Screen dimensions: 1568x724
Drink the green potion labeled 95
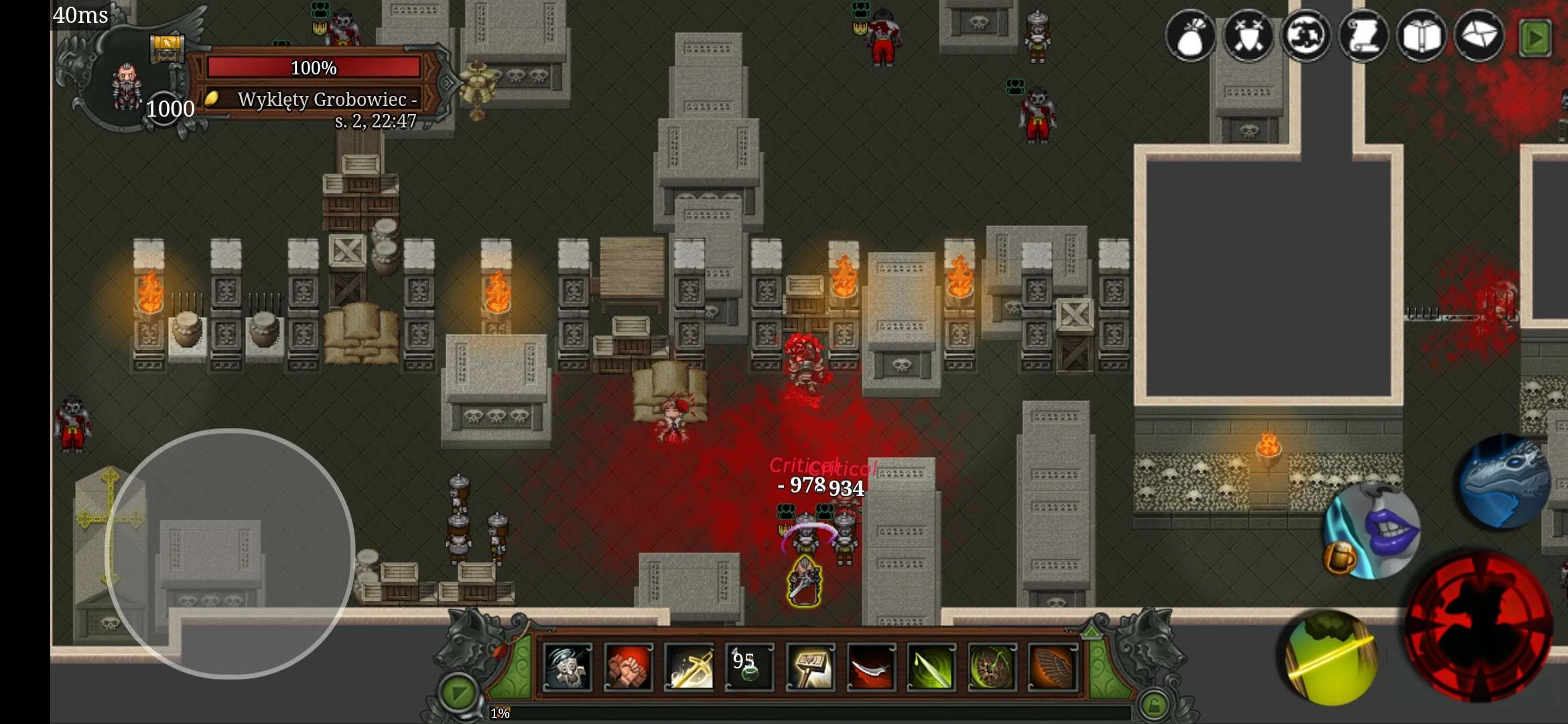click(749, 667)
